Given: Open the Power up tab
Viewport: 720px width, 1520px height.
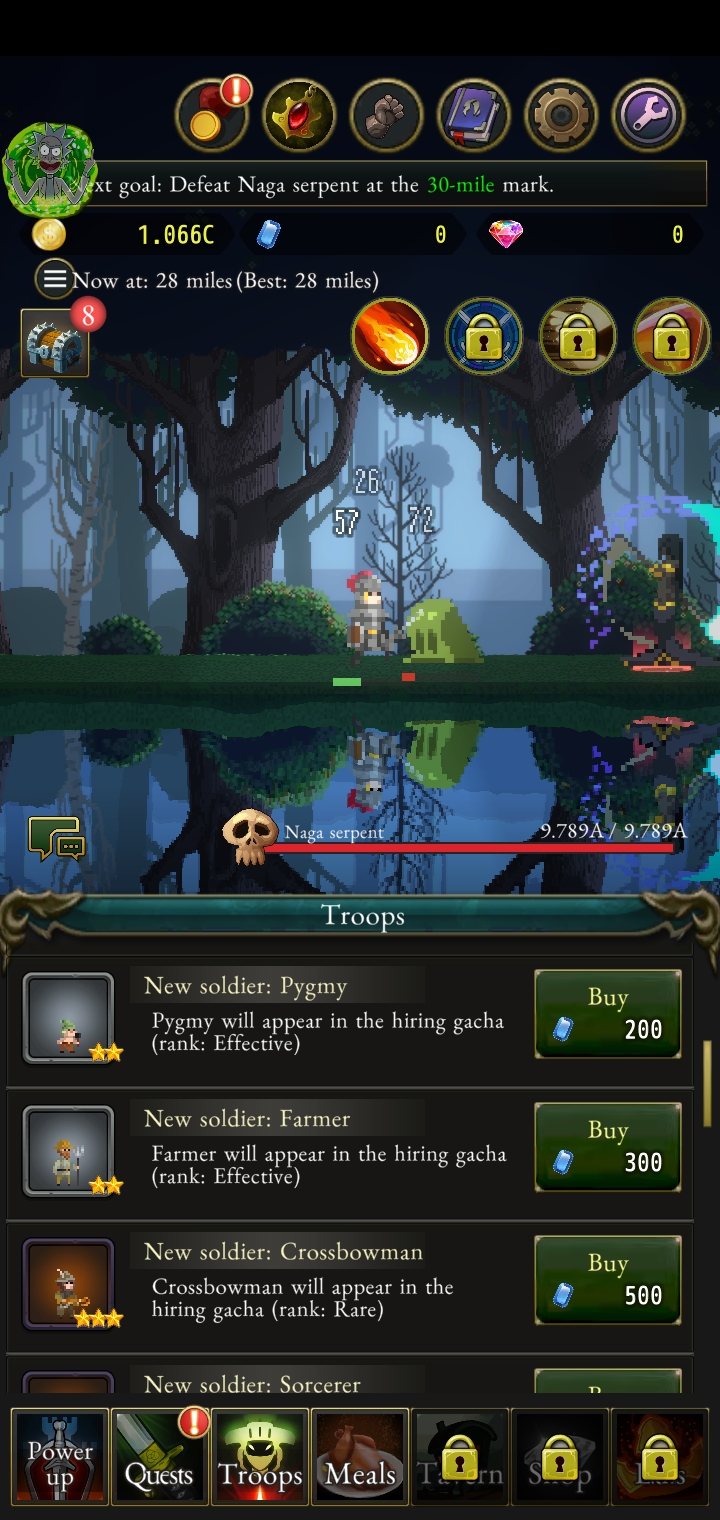Looking at the screenshot, I should click(x=60, y=1457).
